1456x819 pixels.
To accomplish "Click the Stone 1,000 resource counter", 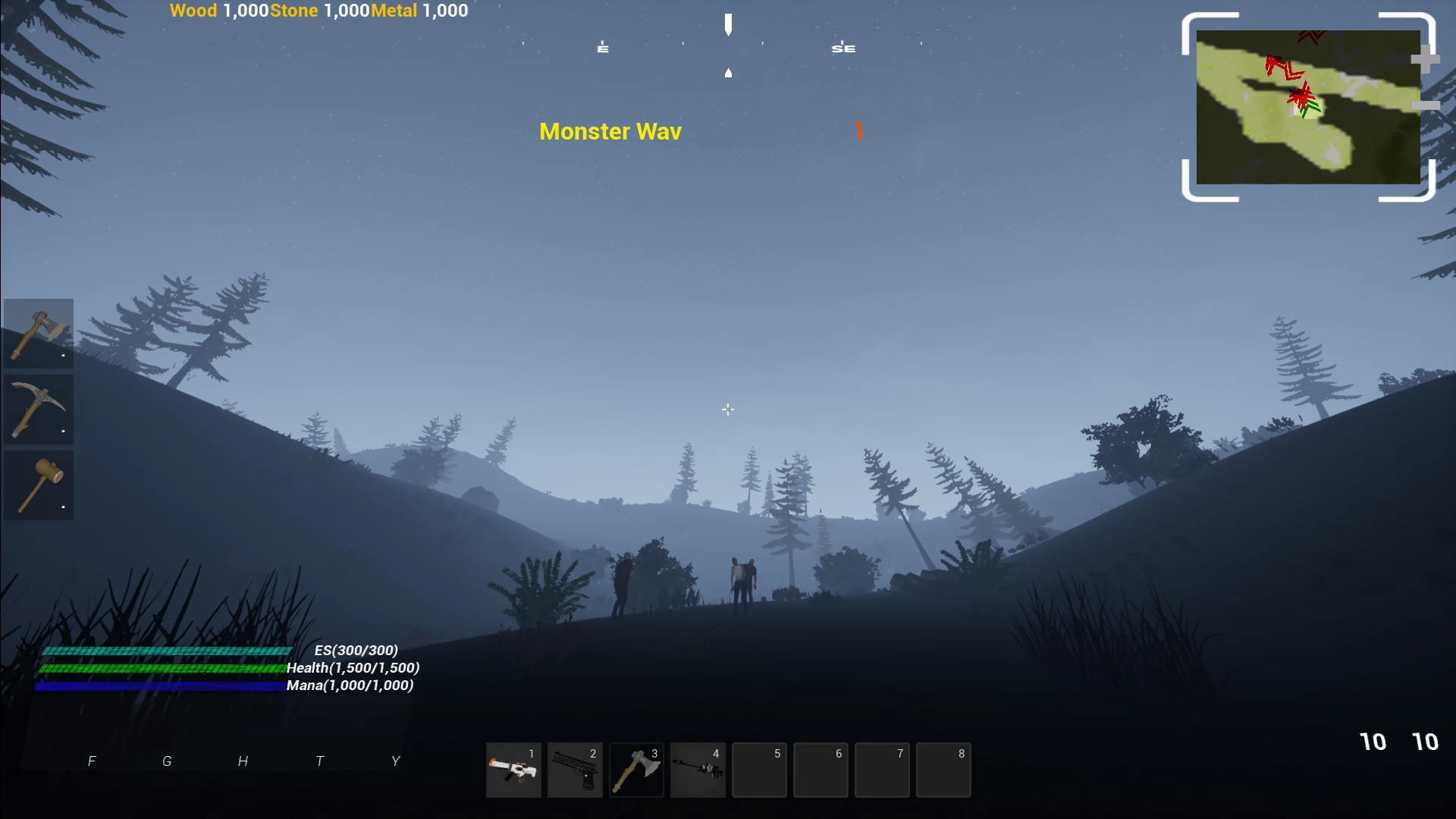I will (x=317, y=11).
